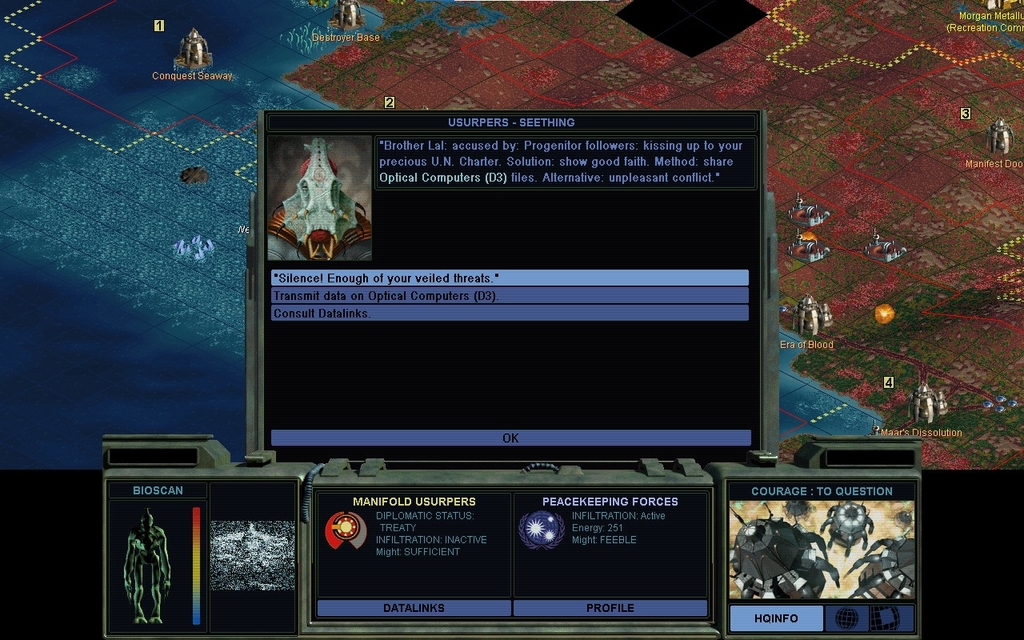Select Transmit data on Optical Computers (D3)

coord(509,296)
